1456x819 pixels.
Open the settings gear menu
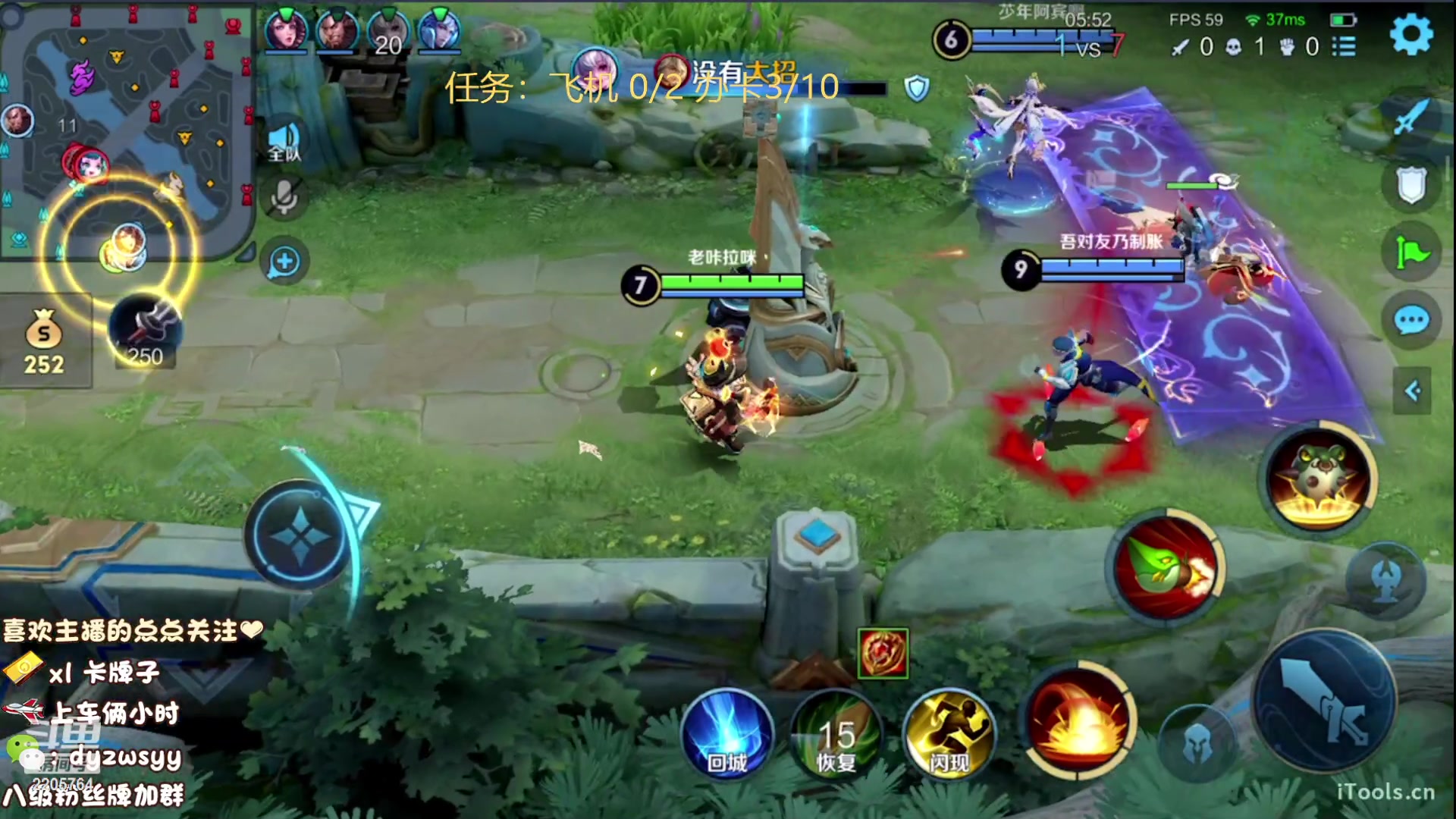[1411, 34]
